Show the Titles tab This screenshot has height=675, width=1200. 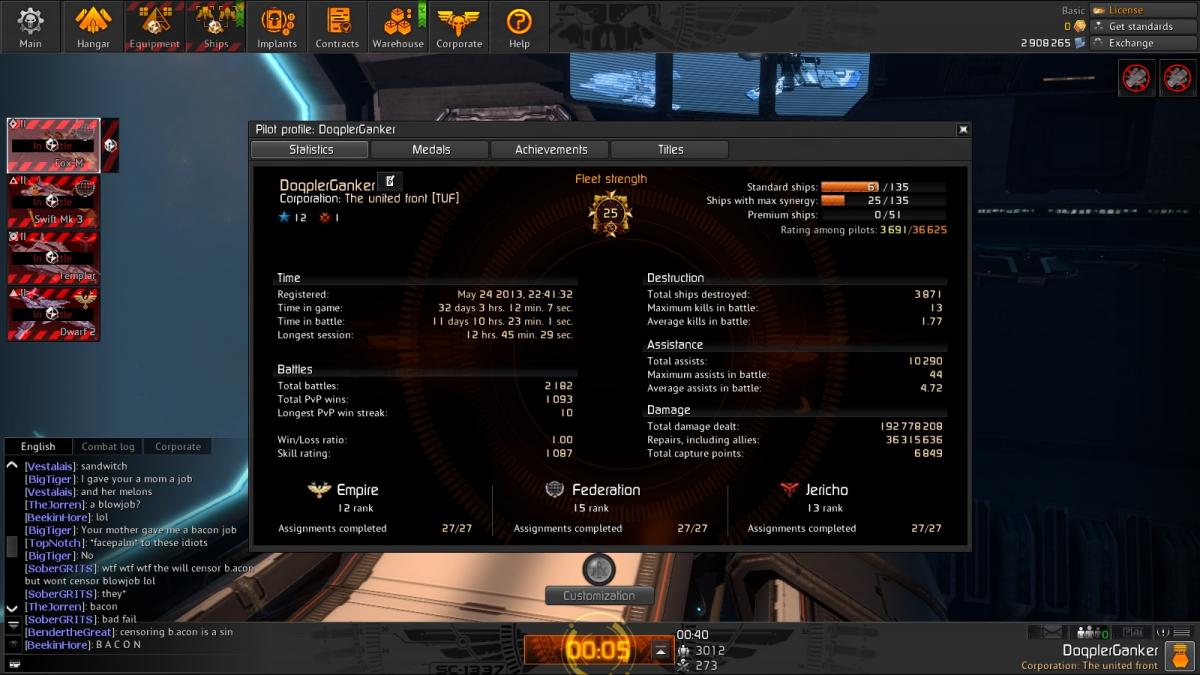(x=670, y=150)
